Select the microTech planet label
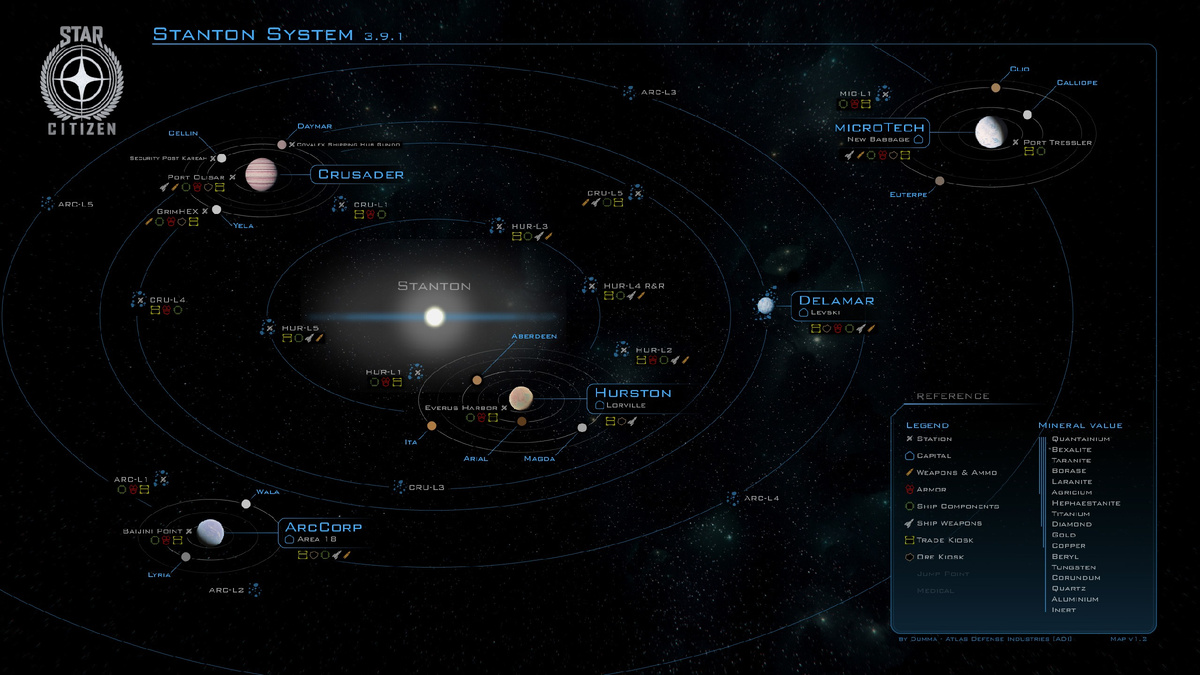Viewport: 1200px width, 675px height. (x=881, y=128)
